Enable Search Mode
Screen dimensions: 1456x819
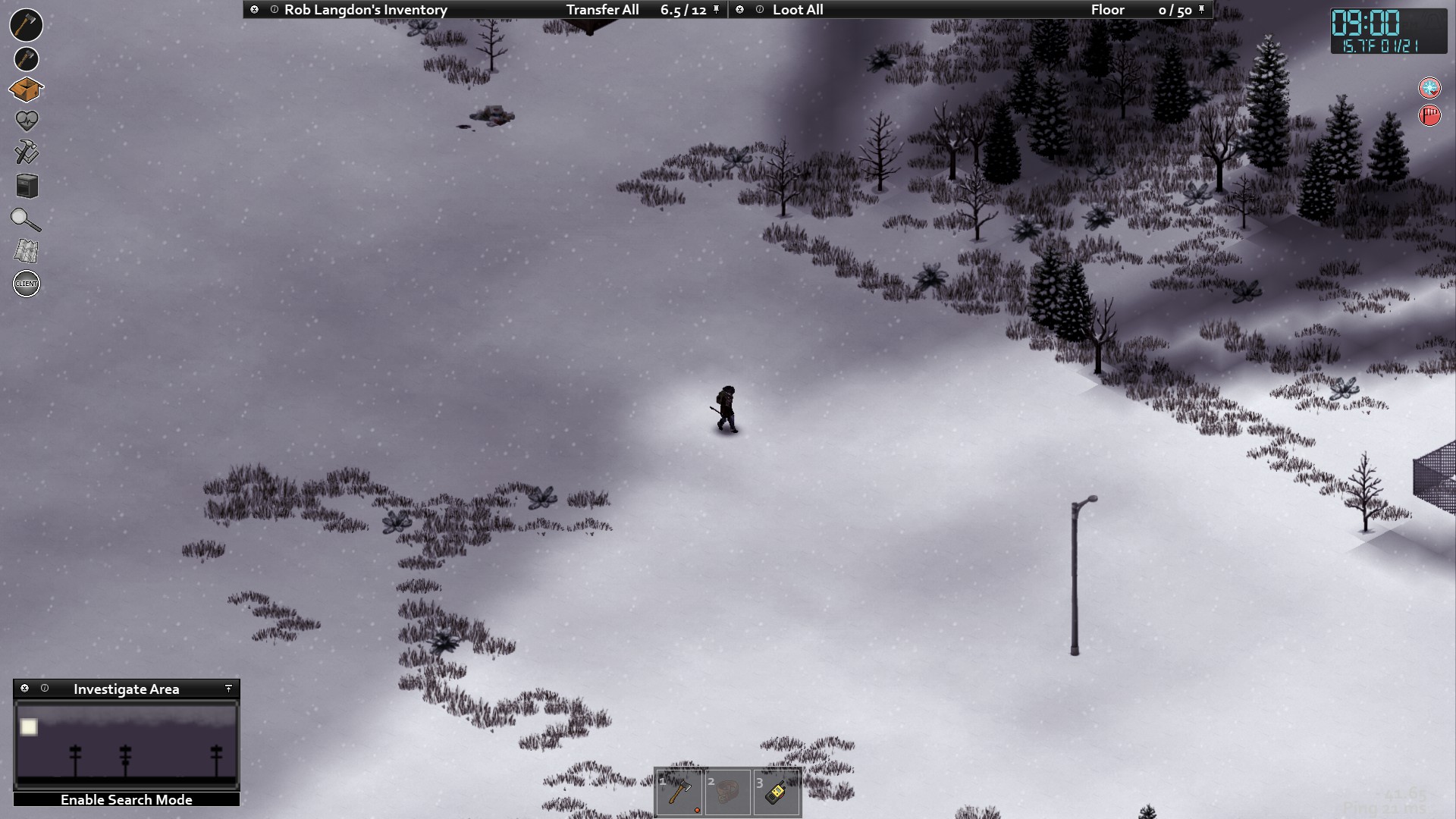click(127, 800)
